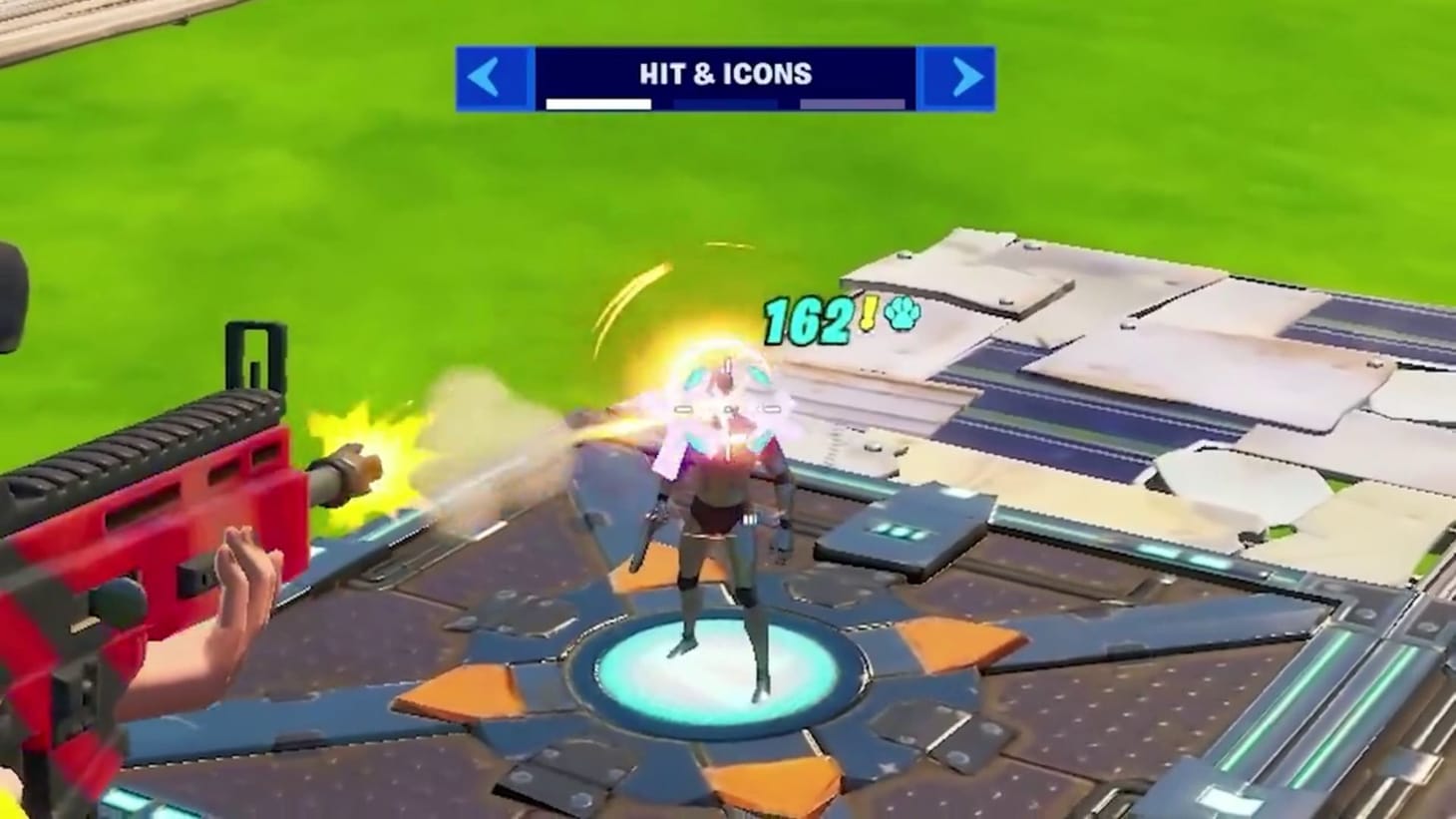Click the teal paw icon next to damage number

pos(903,313)
